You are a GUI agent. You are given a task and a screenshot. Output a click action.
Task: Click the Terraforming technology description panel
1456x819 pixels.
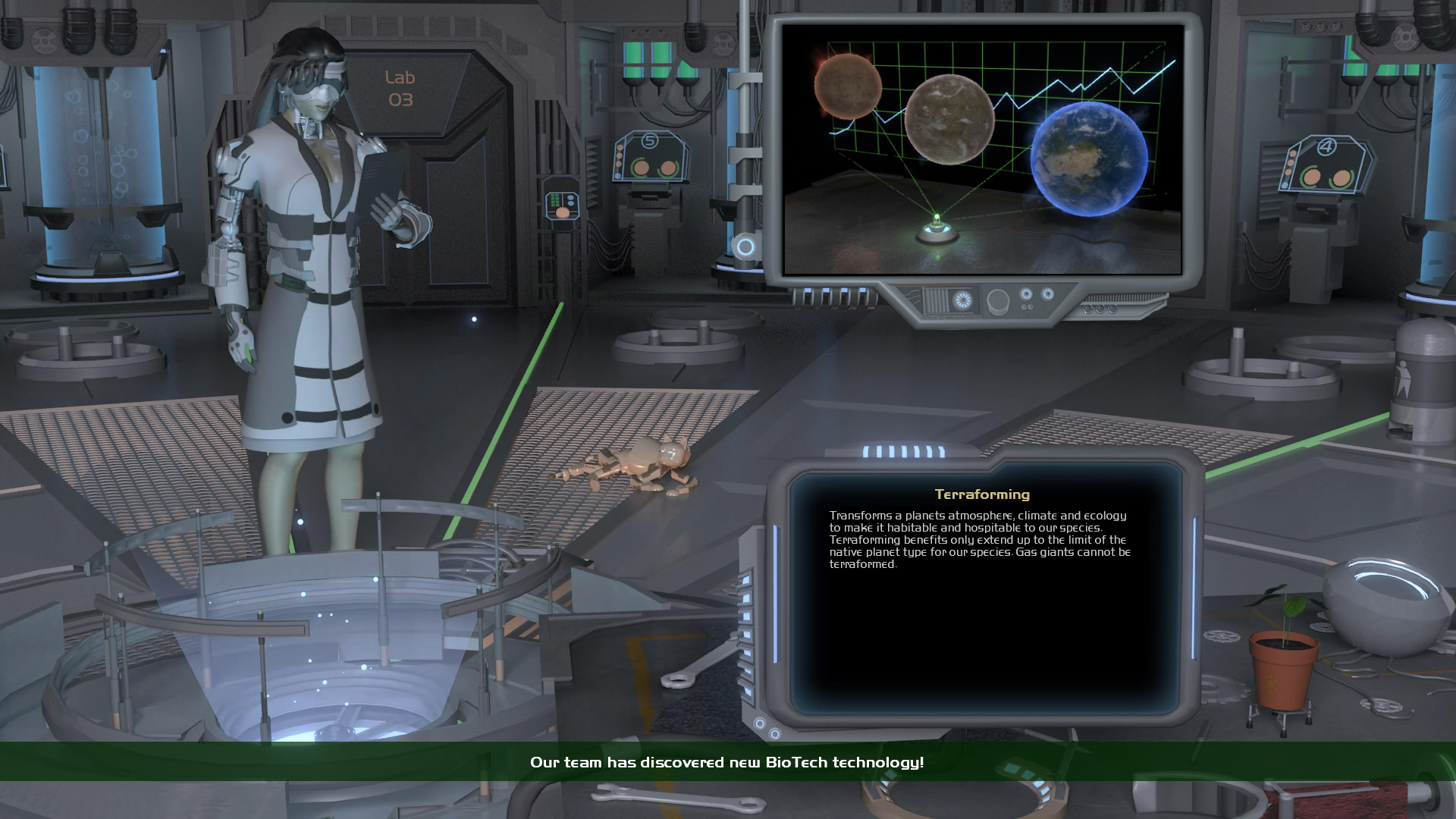983,591
